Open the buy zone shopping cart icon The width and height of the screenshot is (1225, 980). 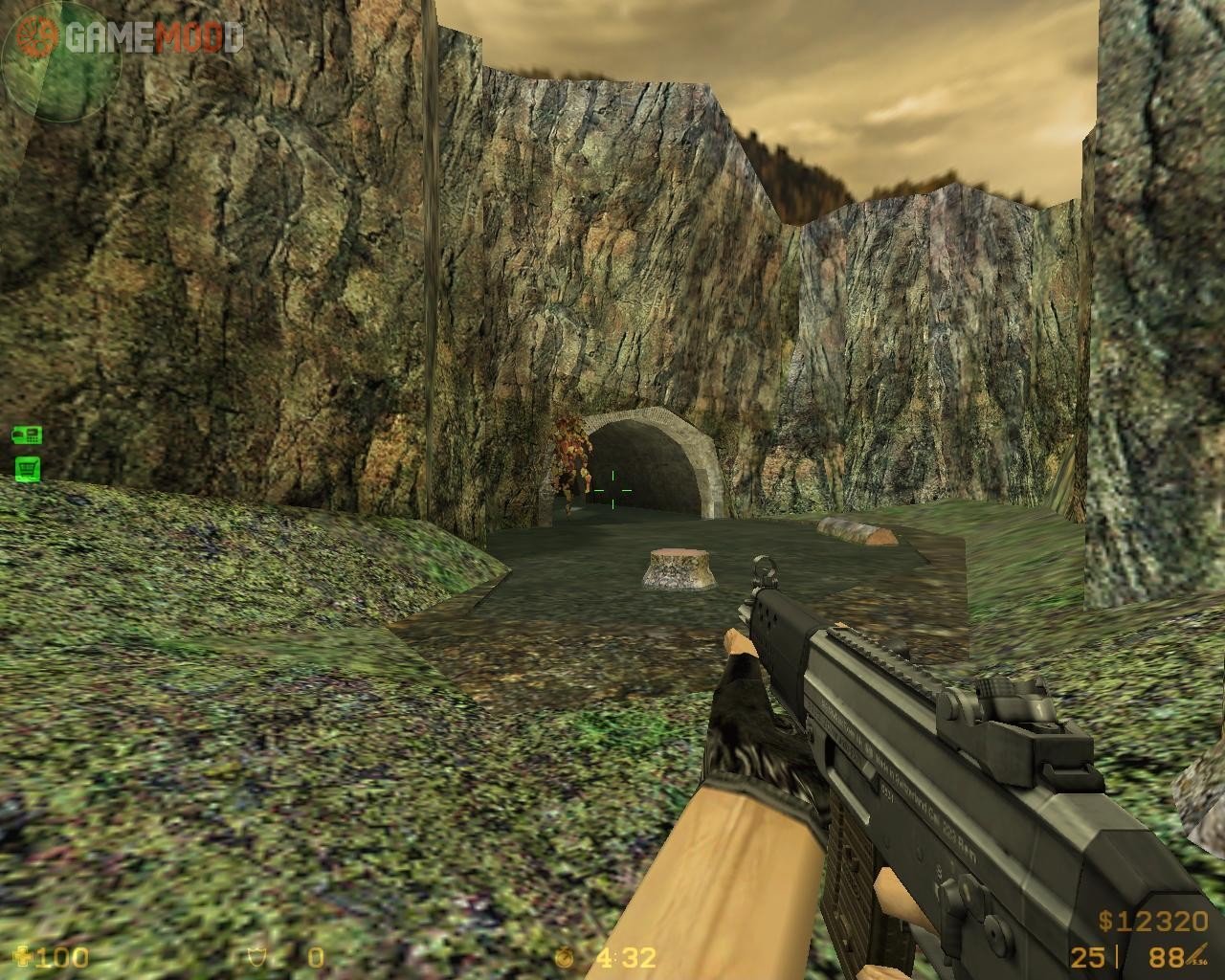[x=26, y=468]
